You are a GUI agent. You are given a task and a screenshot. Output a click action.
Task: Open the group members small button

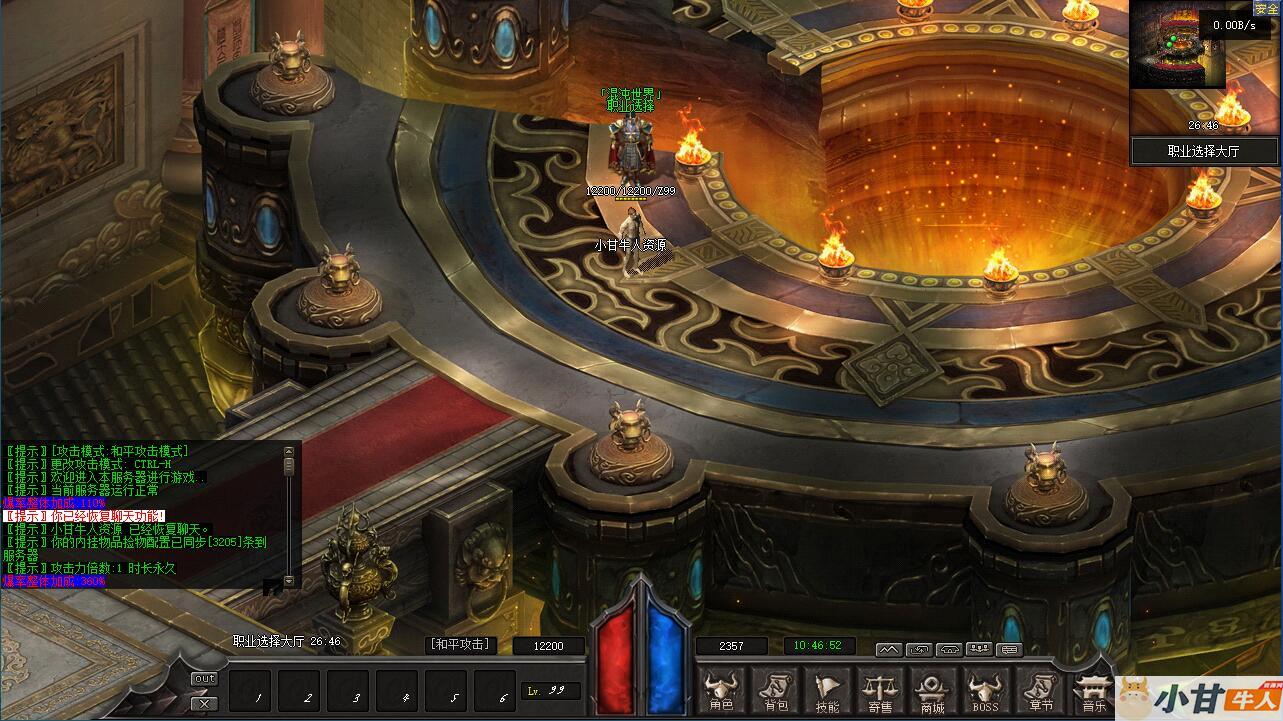(x=978, y=649)
